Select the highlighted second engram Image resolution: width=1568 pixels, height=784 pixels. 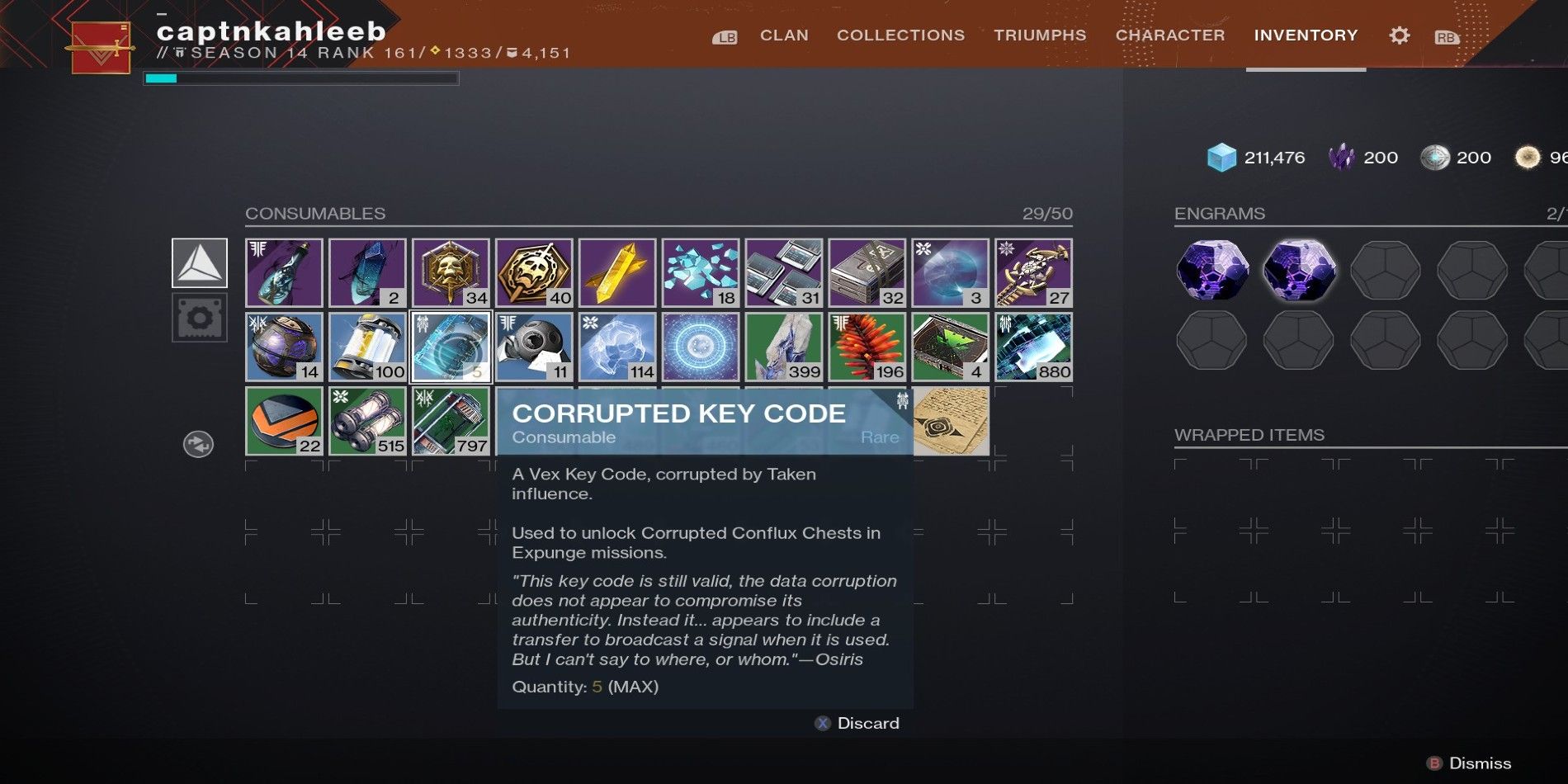pos(1301,268)
